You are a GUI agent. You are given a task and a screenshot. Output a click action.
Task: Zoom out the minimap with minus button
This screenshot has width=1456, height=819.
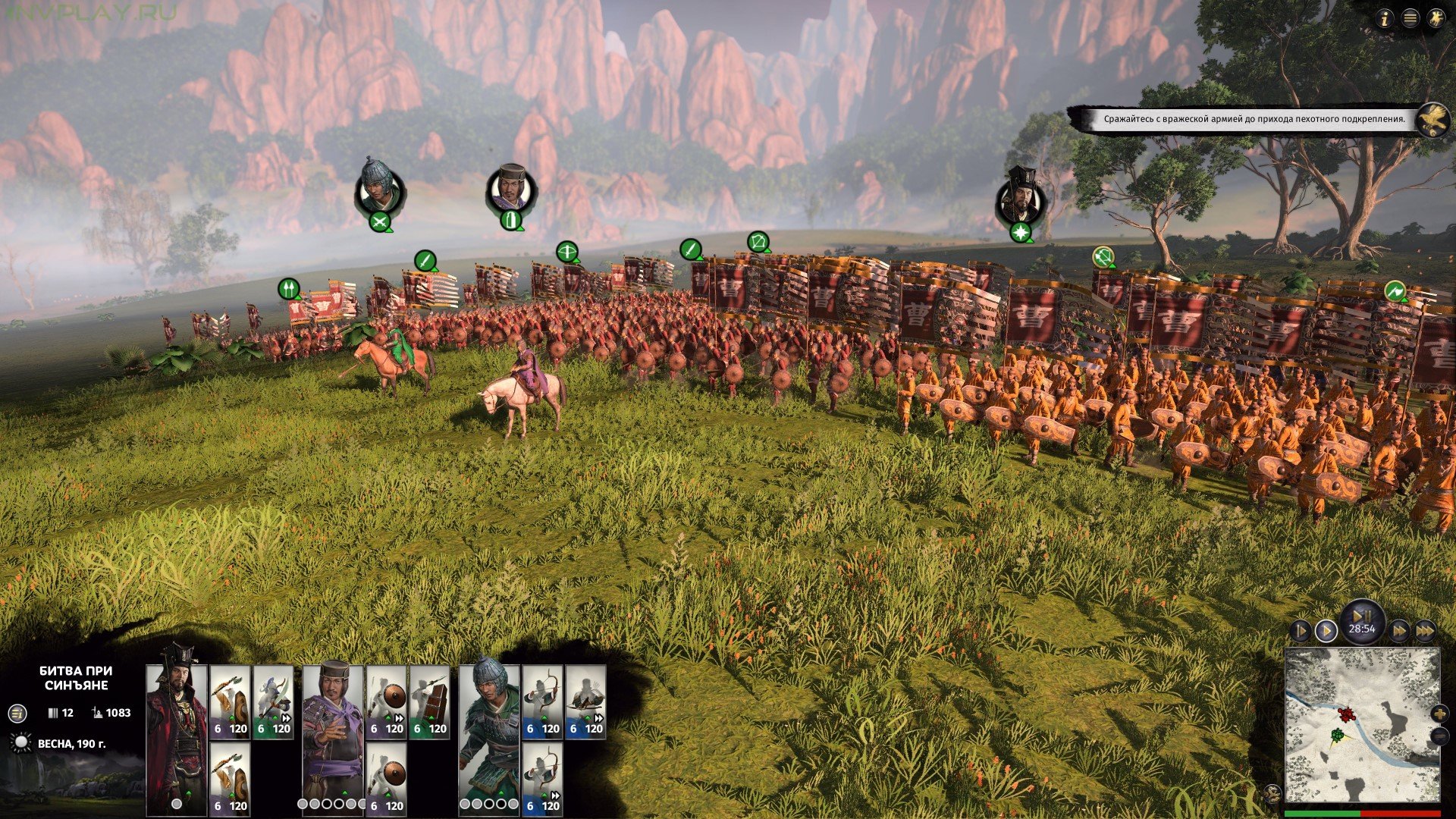click(1439, 736)
